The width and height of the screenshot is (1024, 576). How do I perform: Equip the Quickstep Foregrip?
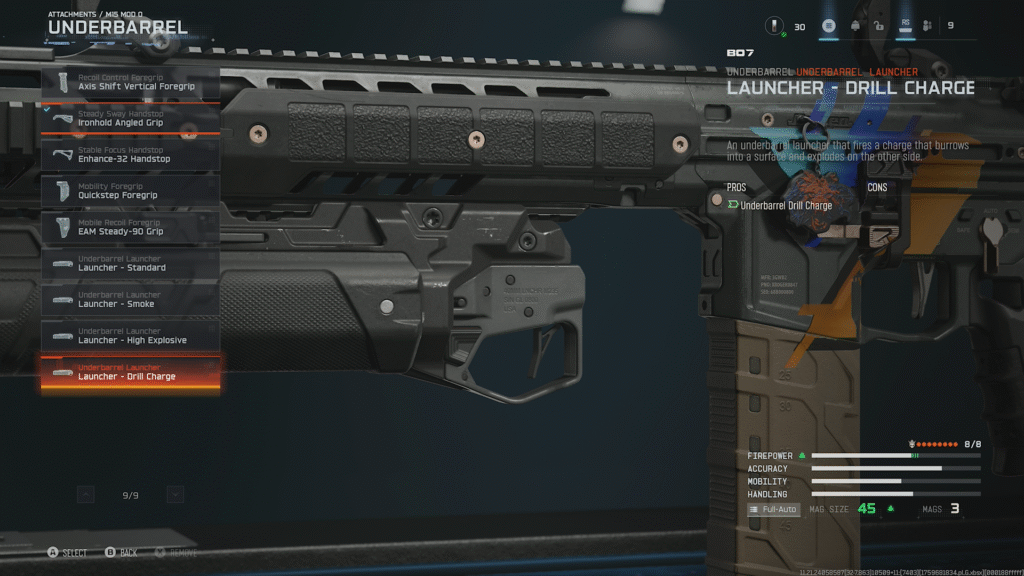[130, 191]
